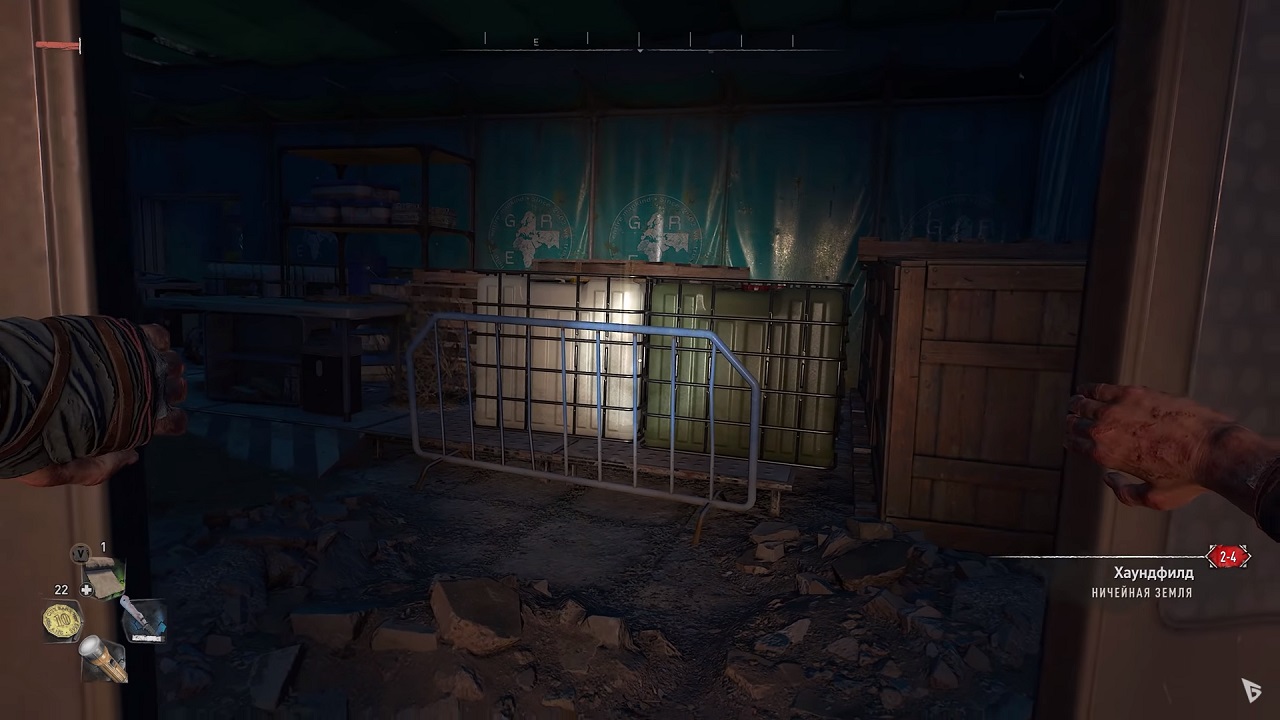Click the lockpick item icon above the flashlight

point(103,577)
